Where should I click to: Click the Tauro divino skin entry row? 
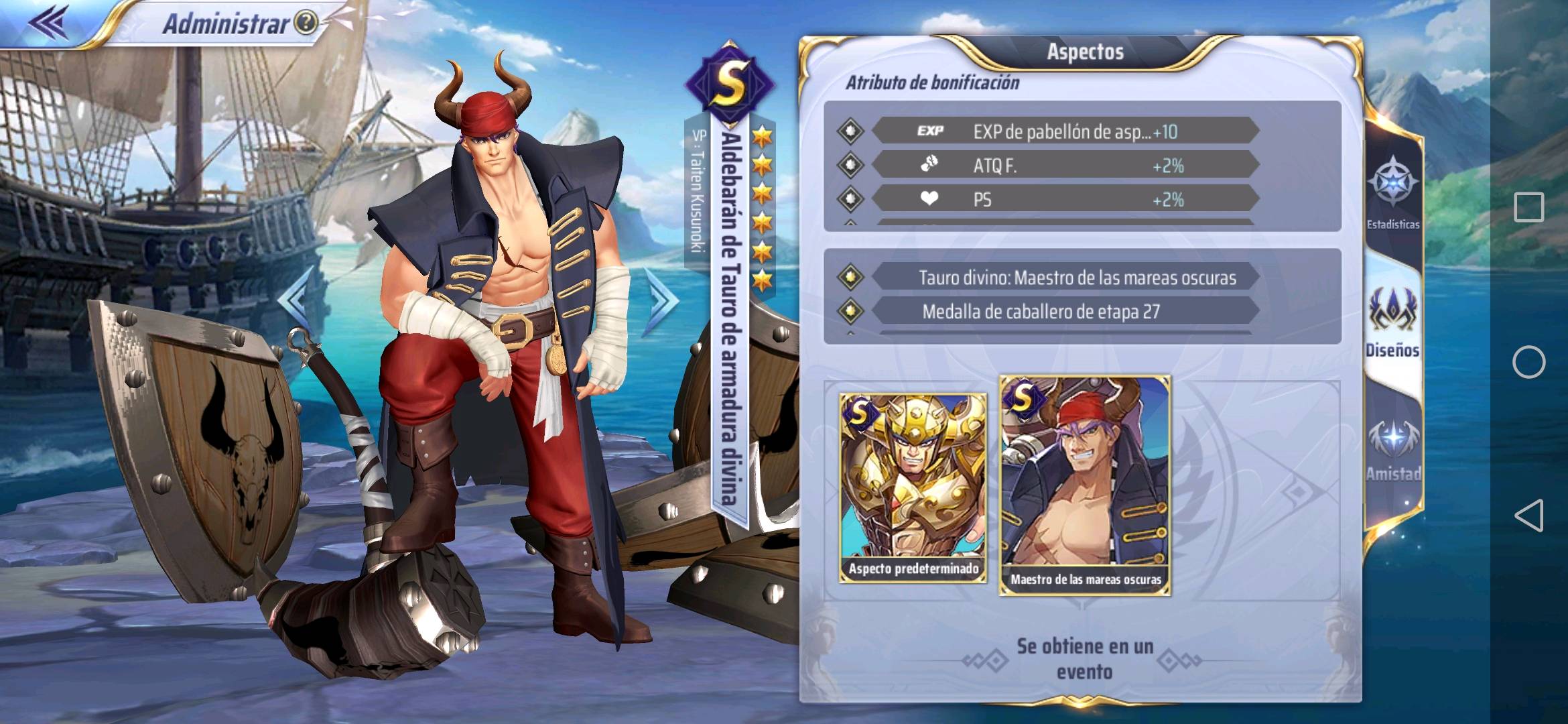[x=1065, y=277]
